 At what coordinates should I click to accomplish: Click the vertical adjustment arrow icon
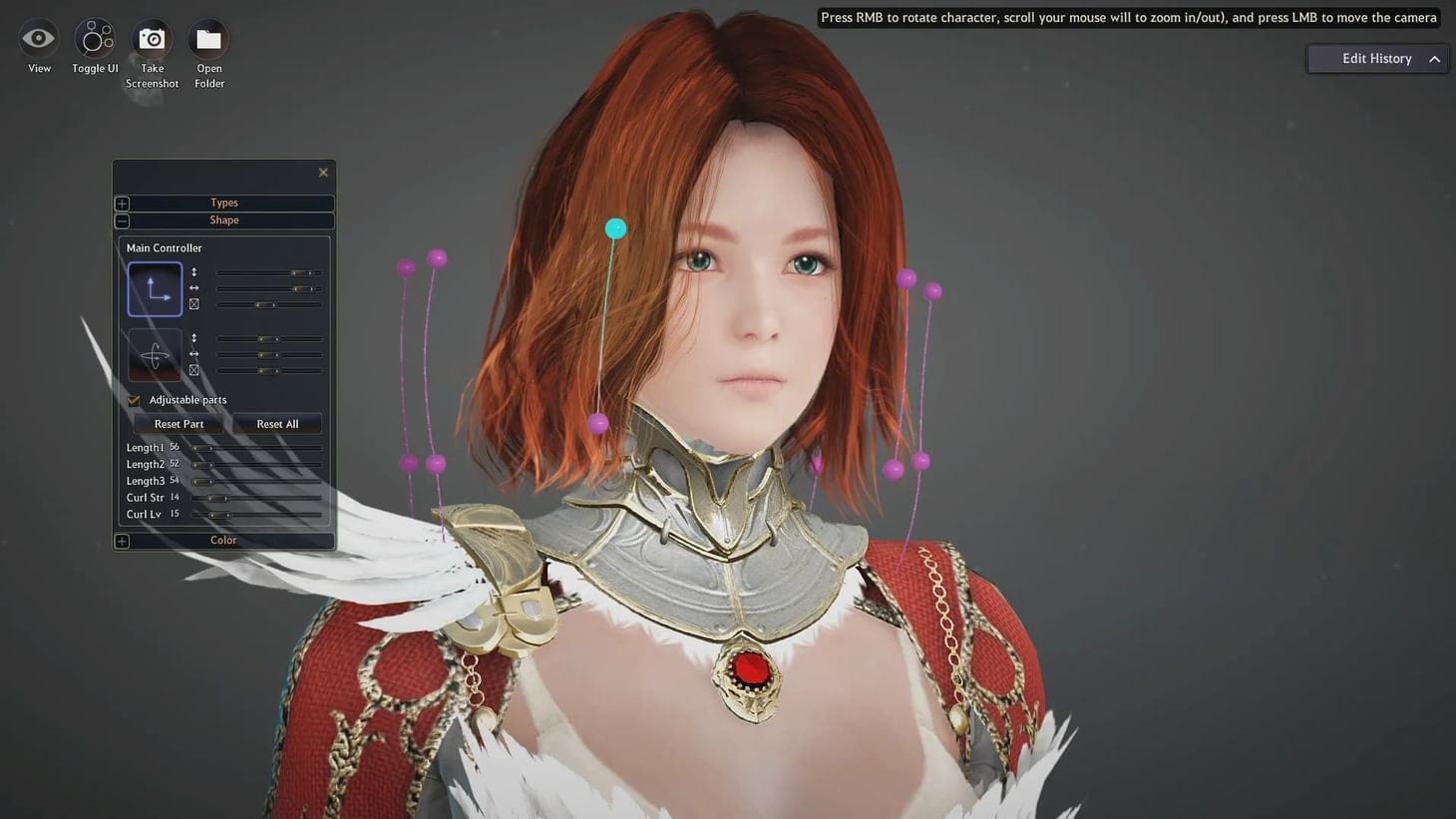(193, 271)
